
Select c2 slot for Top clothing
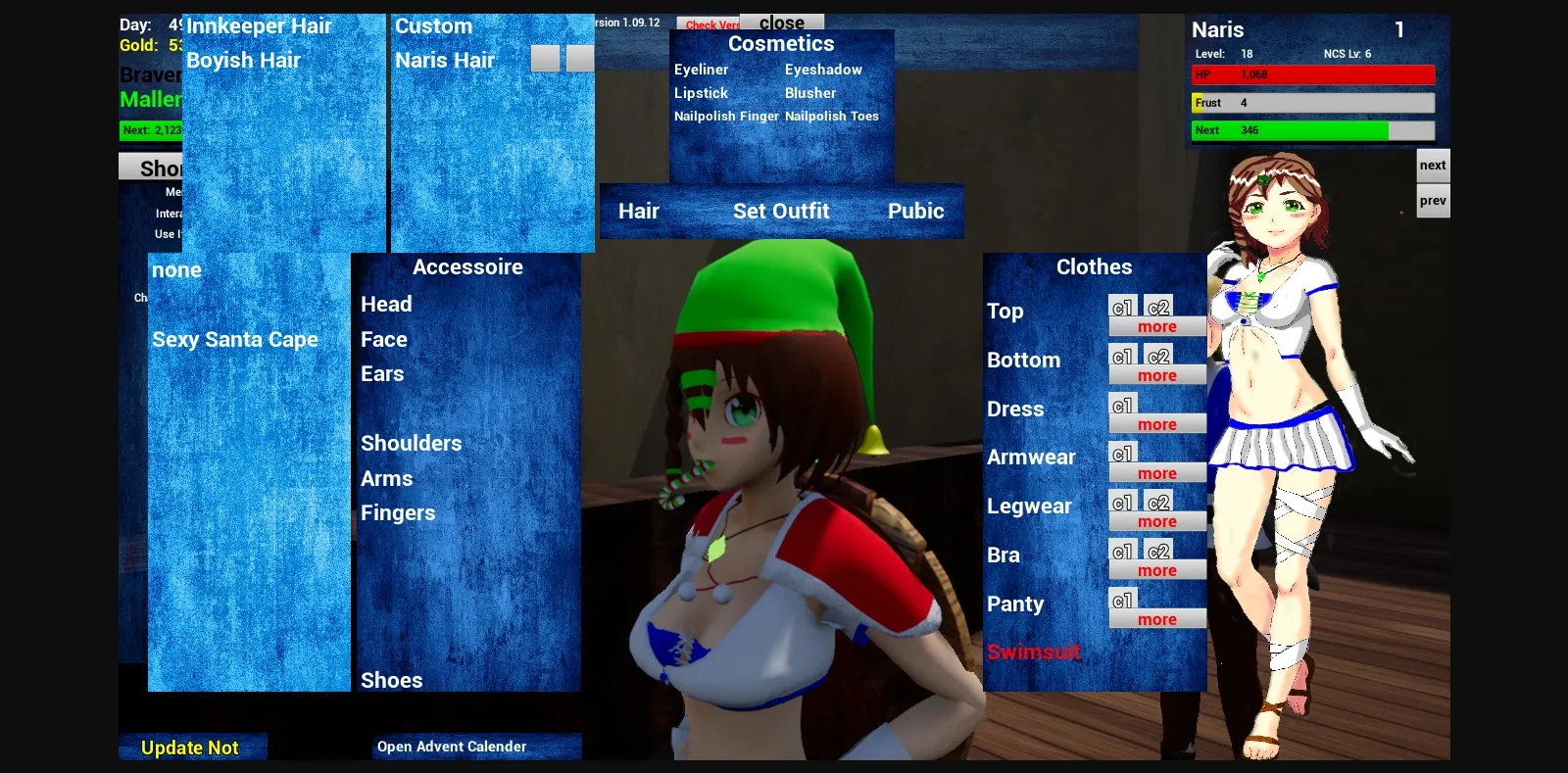coord(1156,306)
